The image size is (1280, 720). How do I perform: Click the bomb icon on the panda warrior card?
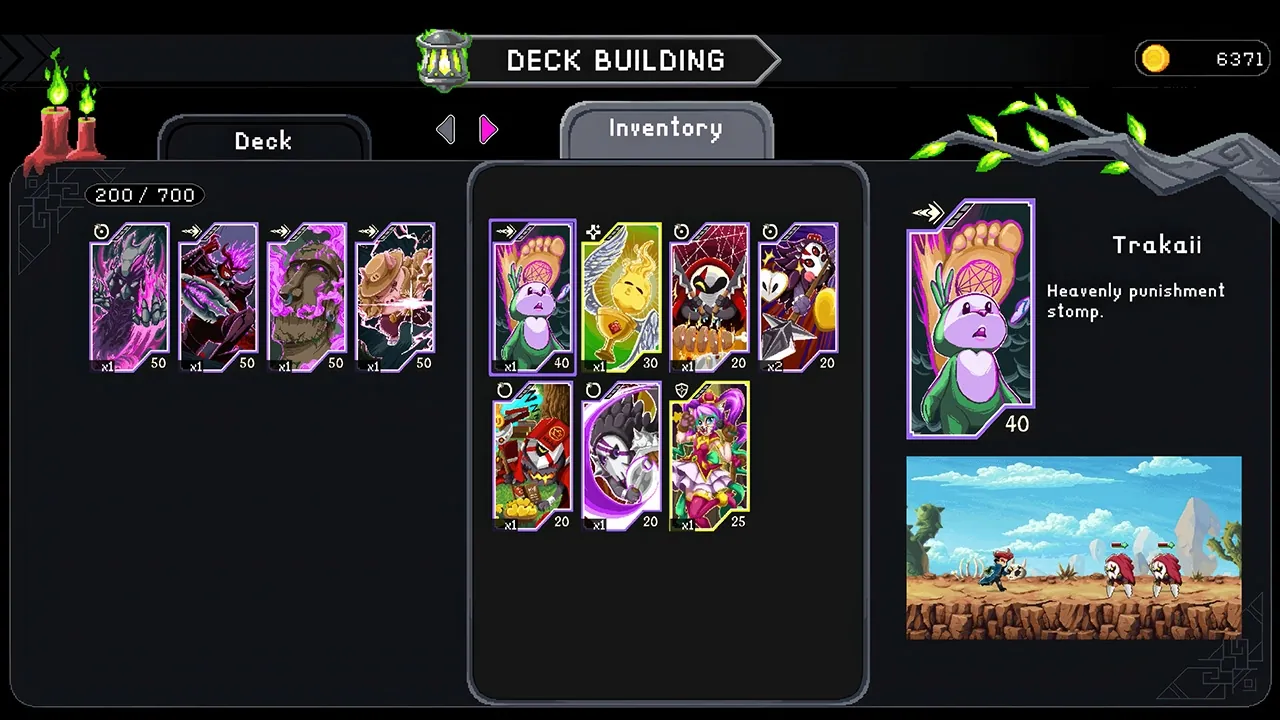[x=770, y=231]
